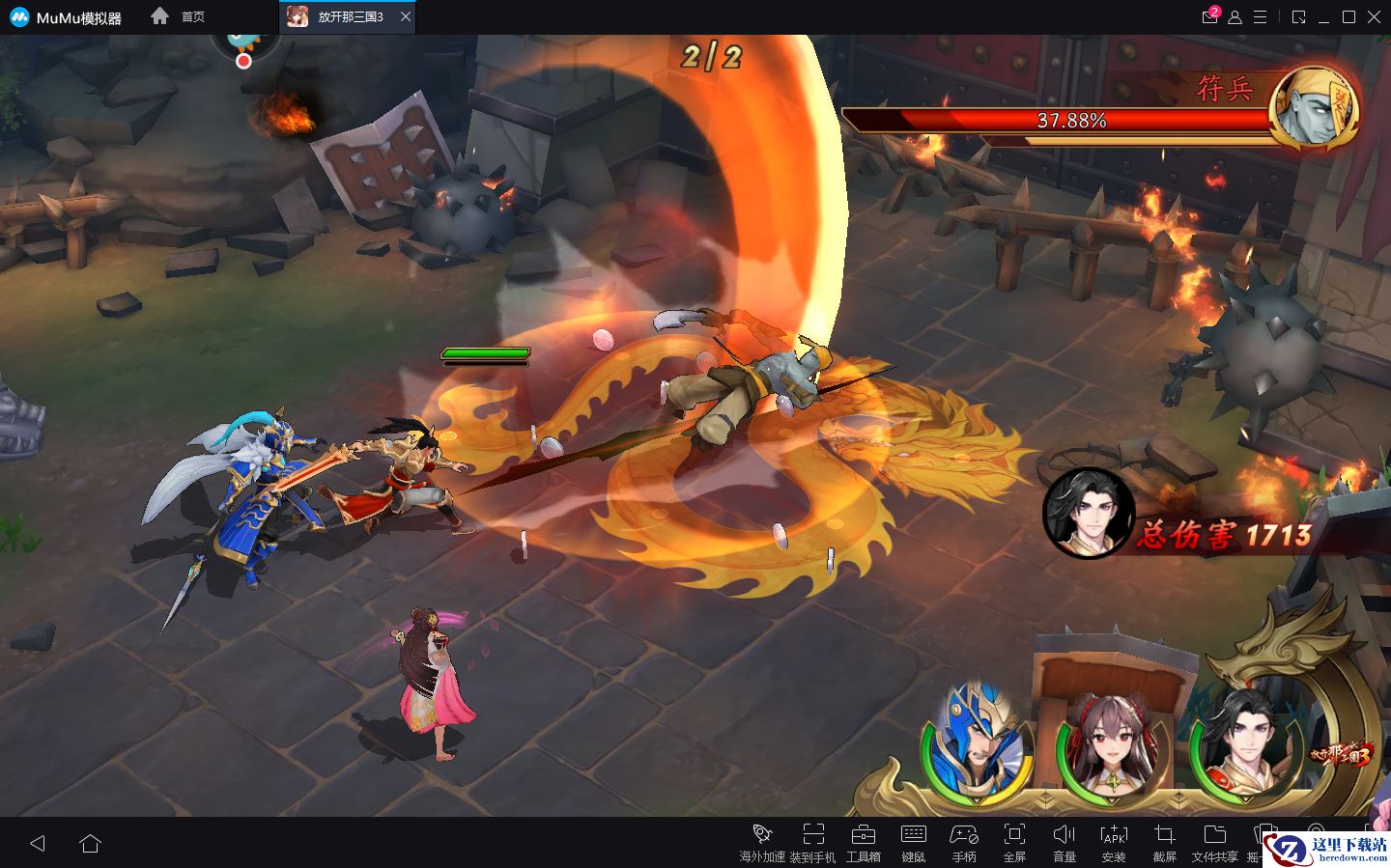Enable 海外加速 overseas acceleration
This screenshot has width=1391, height=868.
click(762, 842)
